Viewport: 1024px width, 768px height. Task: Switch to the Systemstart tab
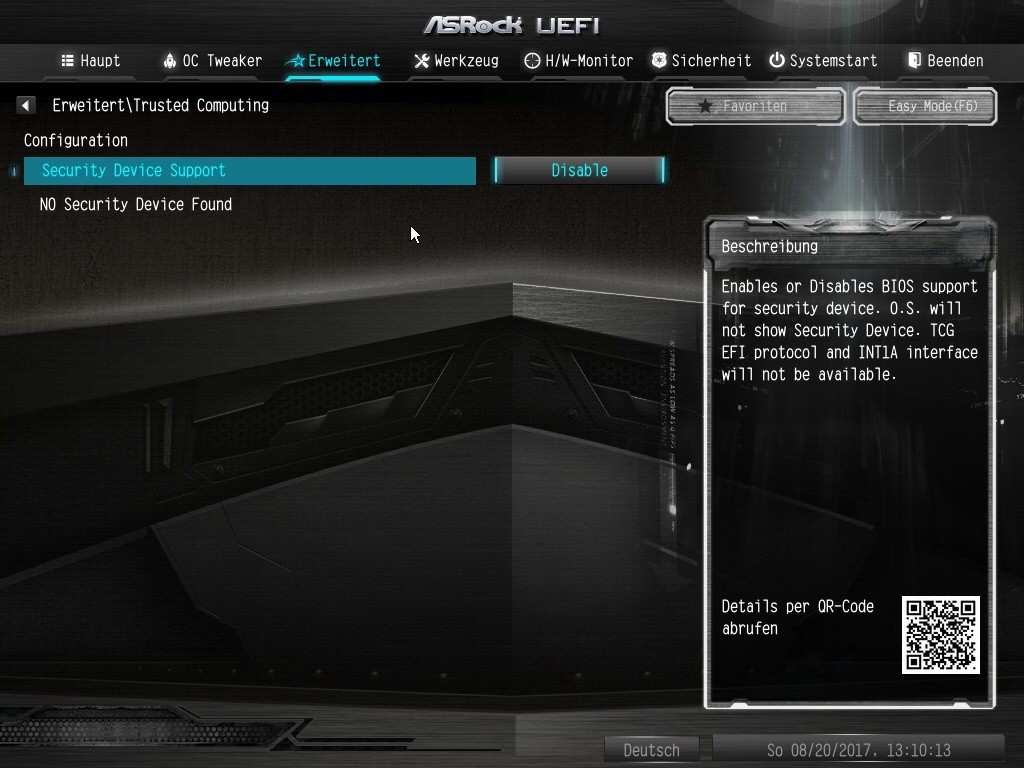(x=823, y=61)
